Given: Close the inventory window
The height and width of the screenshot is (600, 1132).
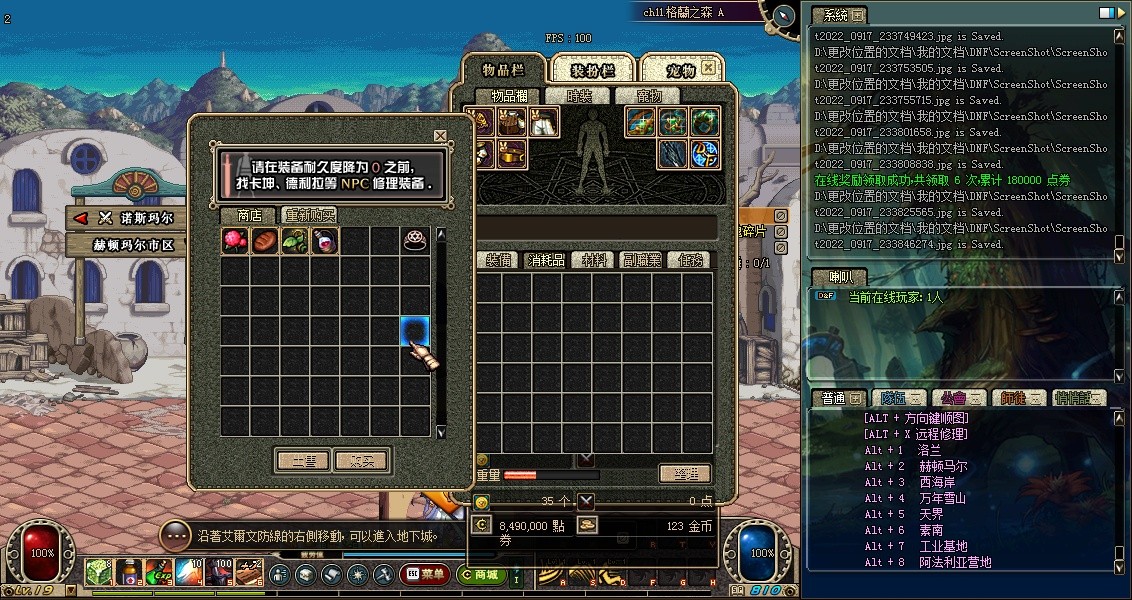Looking at the screenshot, I should (x=709, y=67).
